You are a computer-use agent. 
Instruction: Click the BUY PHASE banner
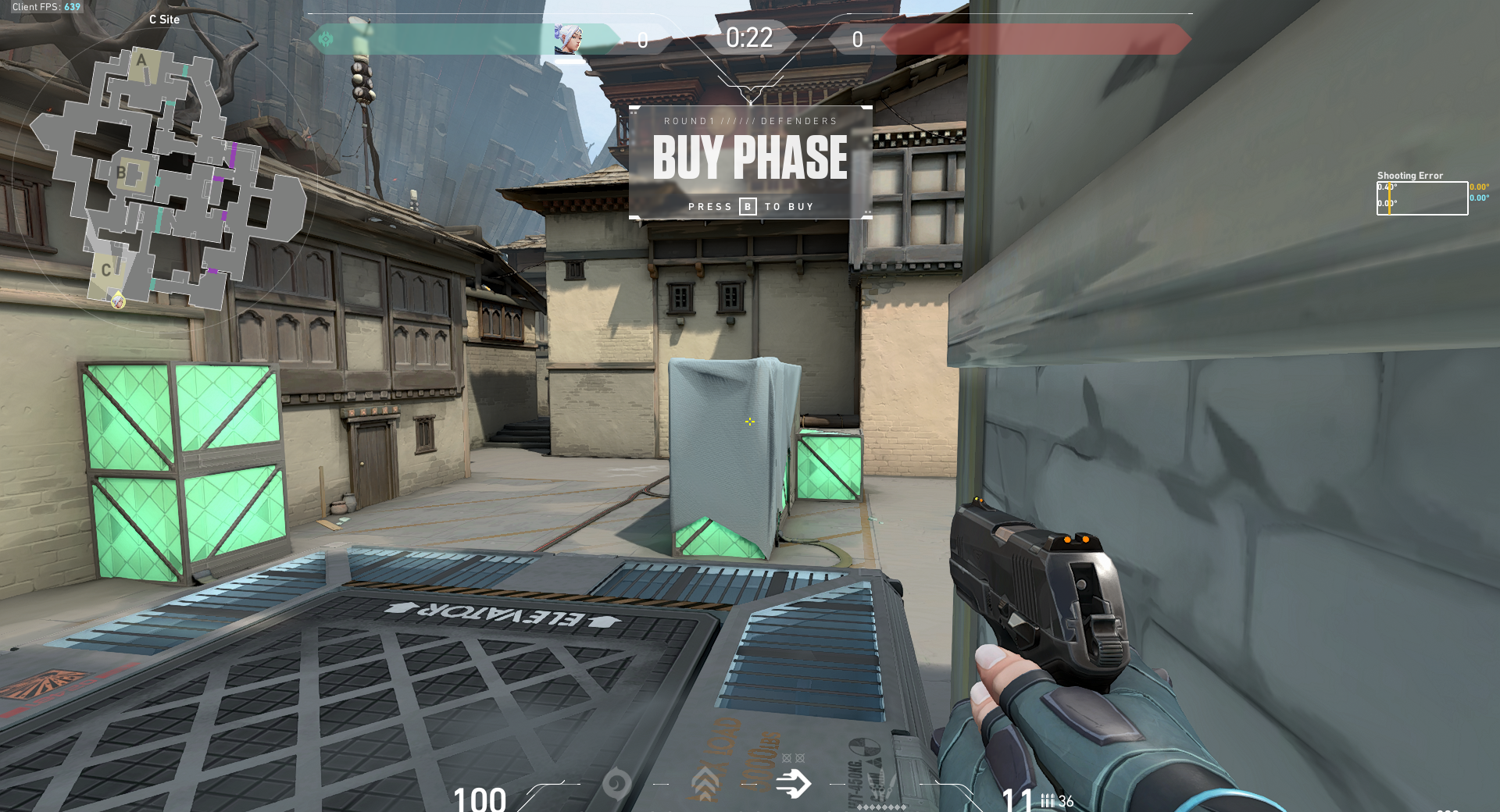749,158
